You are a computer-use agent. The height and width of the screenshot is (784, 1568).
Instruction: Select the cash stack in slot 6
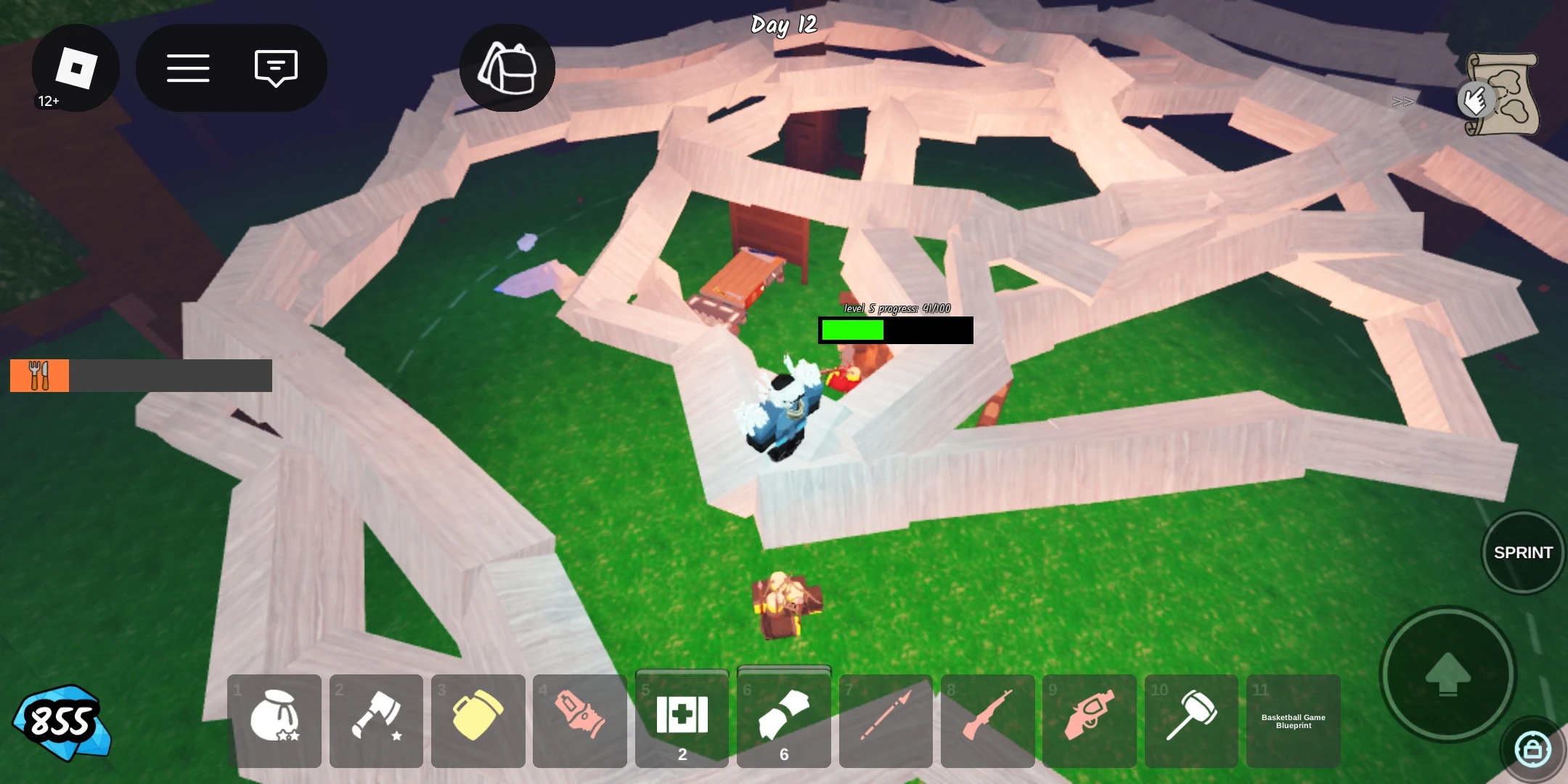(784, 715)
